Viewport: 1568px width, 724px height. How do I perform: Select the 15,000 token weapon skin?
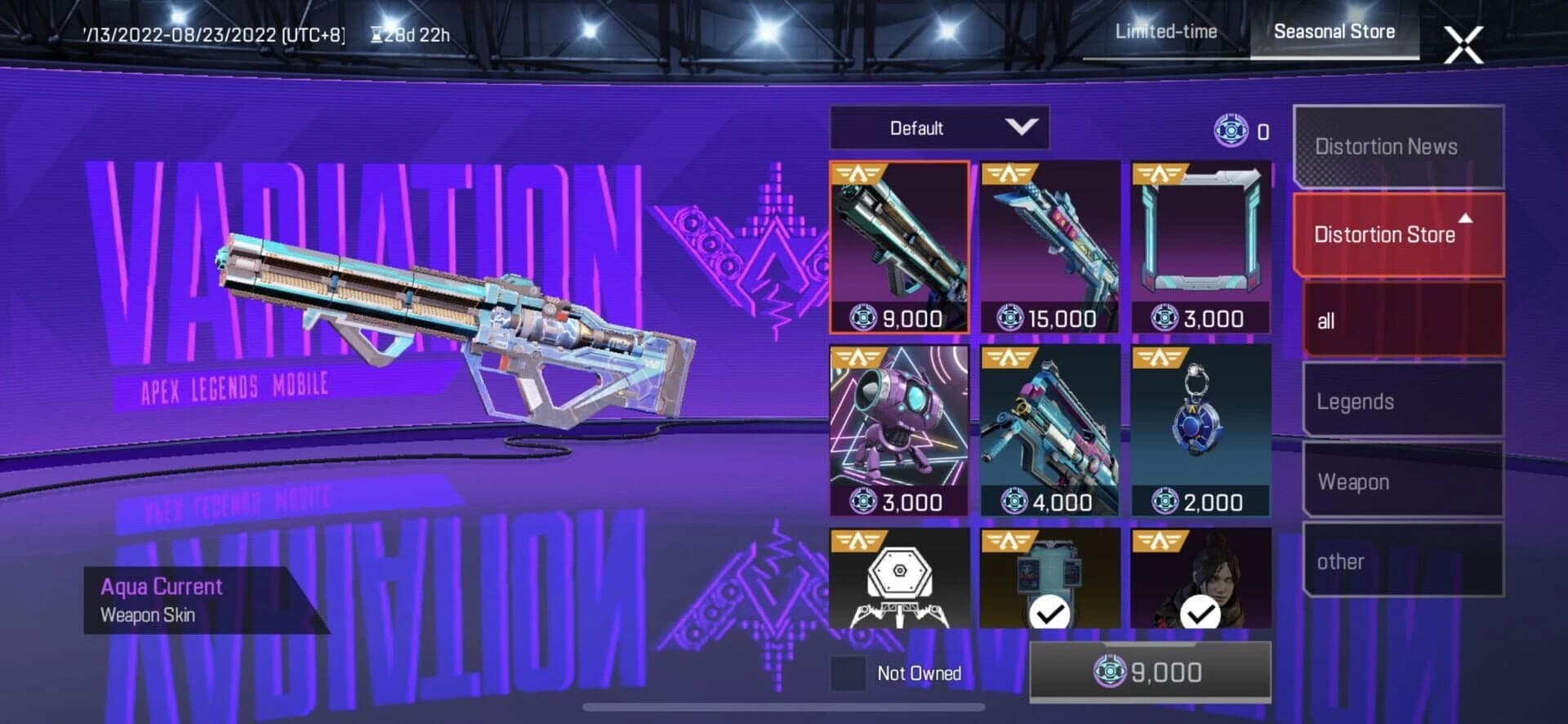coord(1049,245)
